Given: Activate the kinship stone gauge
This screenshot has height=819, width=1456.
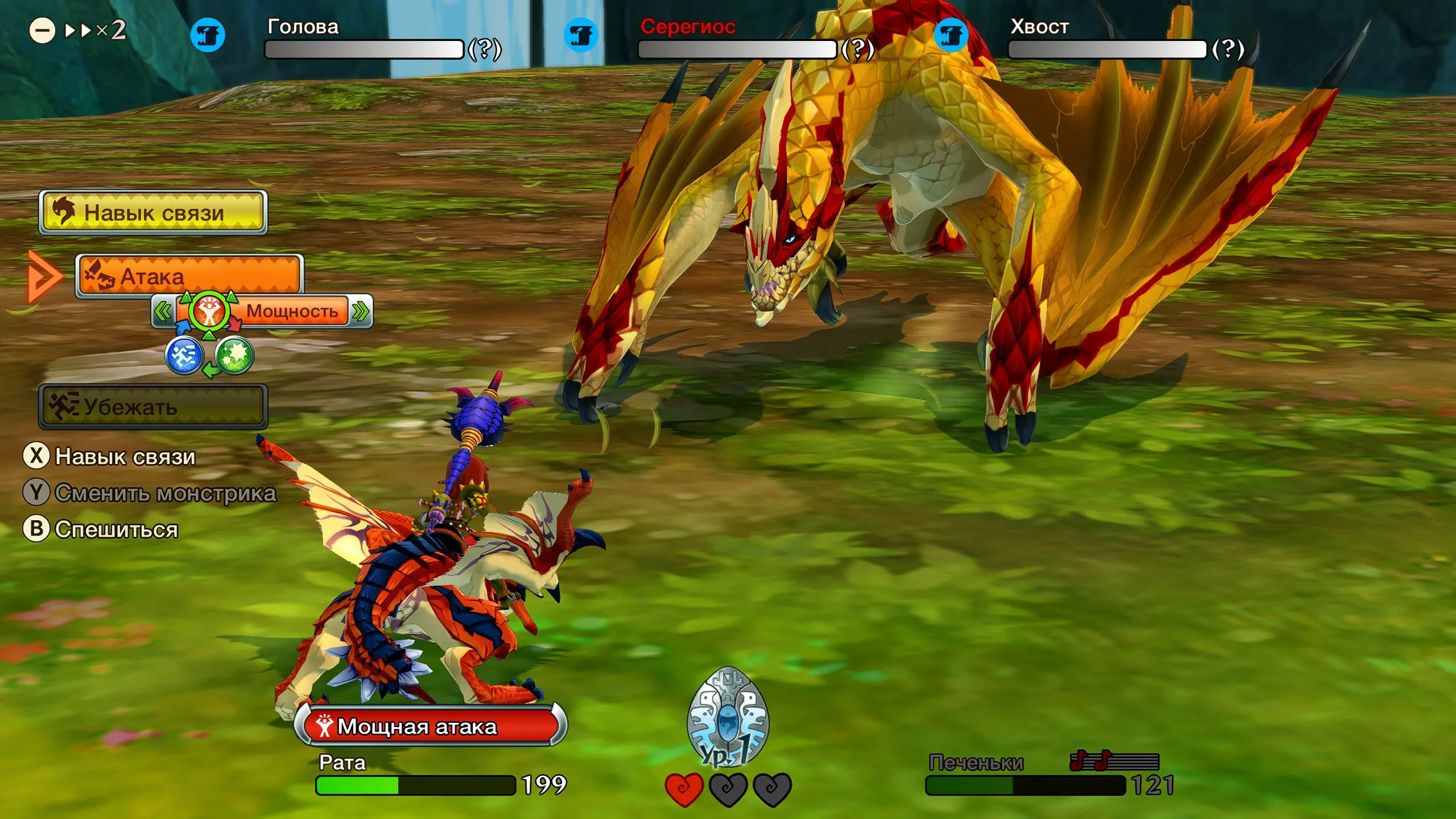Looking at the screenshot, I should (728, 717).
